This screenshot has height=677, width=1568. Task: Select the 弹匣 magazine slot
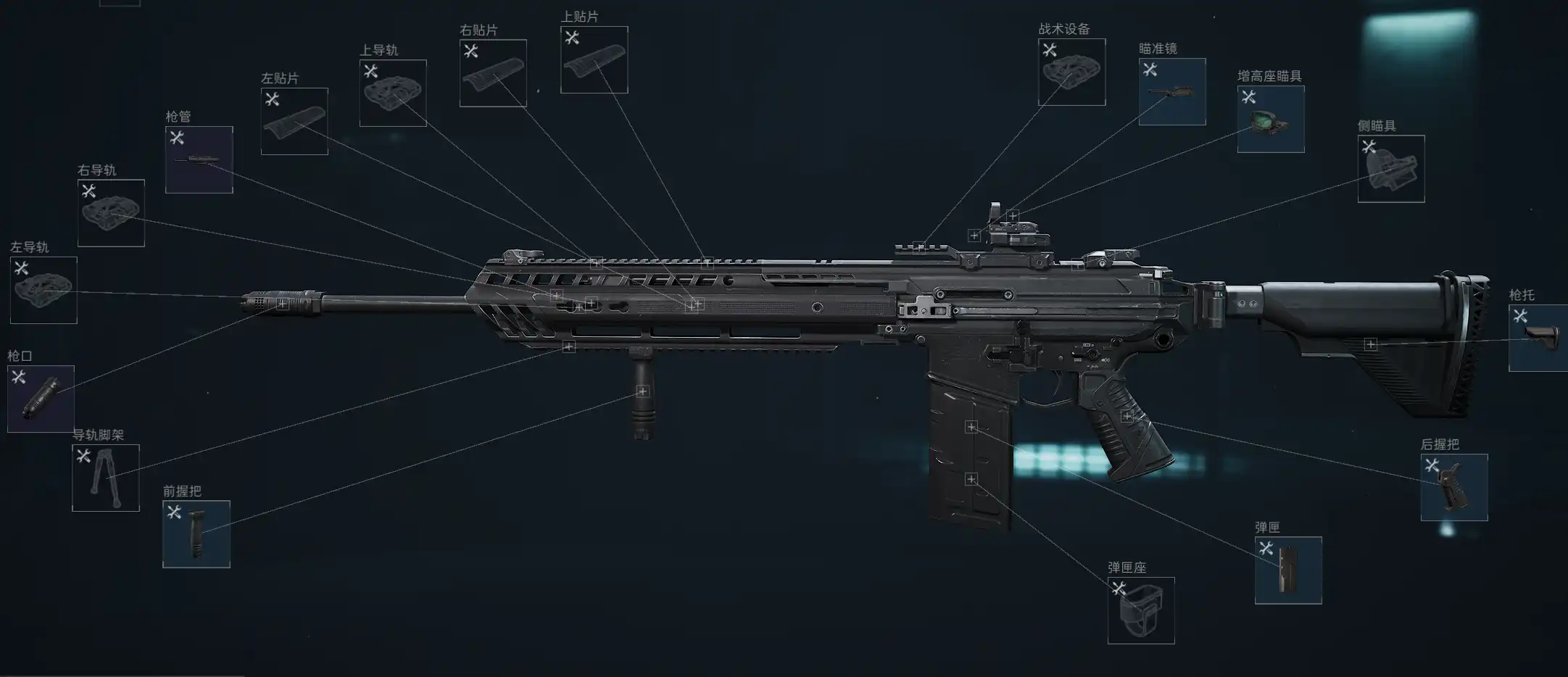(x=1288, y=570)
